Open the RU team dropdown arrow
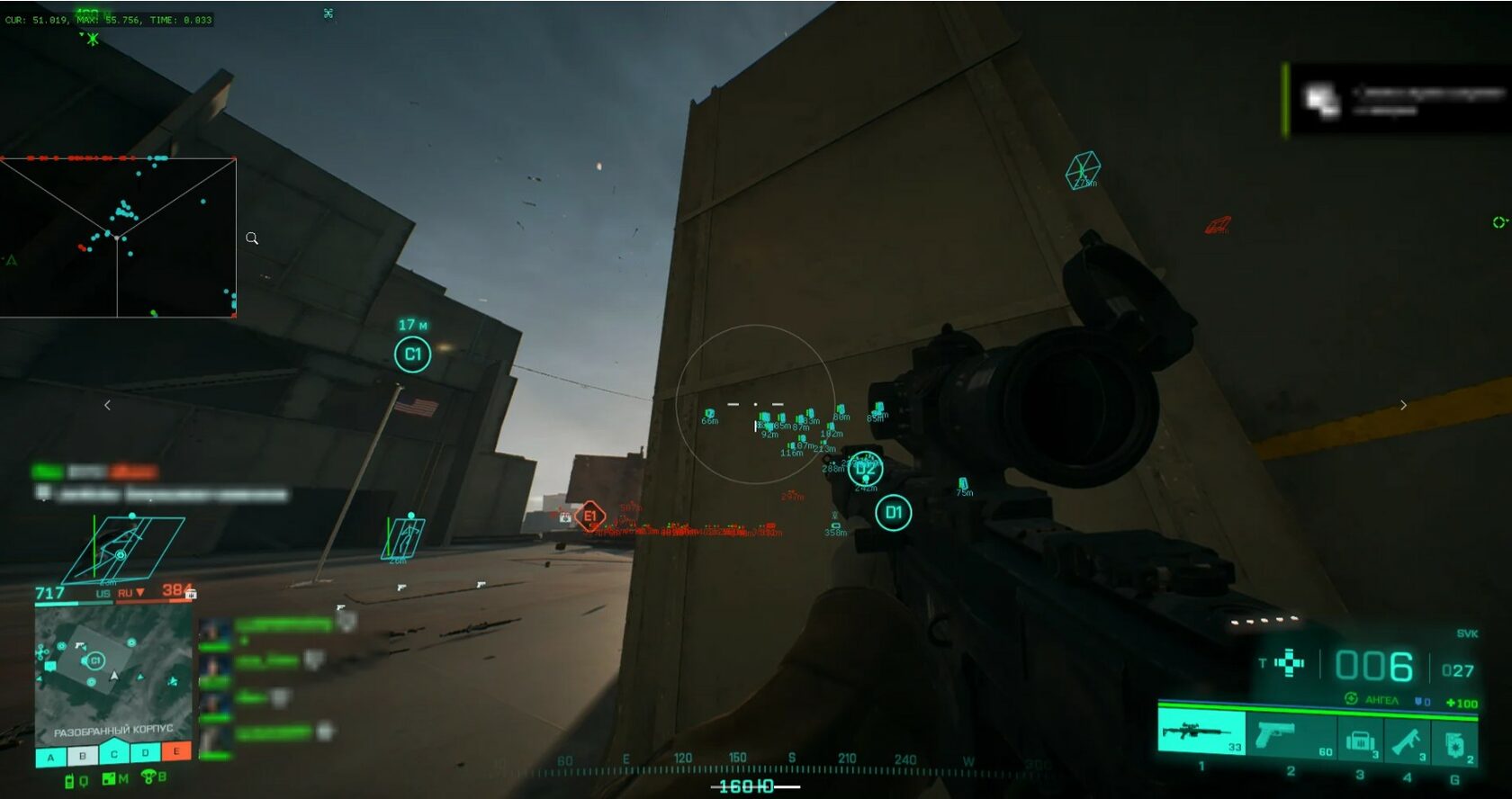The width and height of the screenshot is (1512, 799). [x=140, y=592]
